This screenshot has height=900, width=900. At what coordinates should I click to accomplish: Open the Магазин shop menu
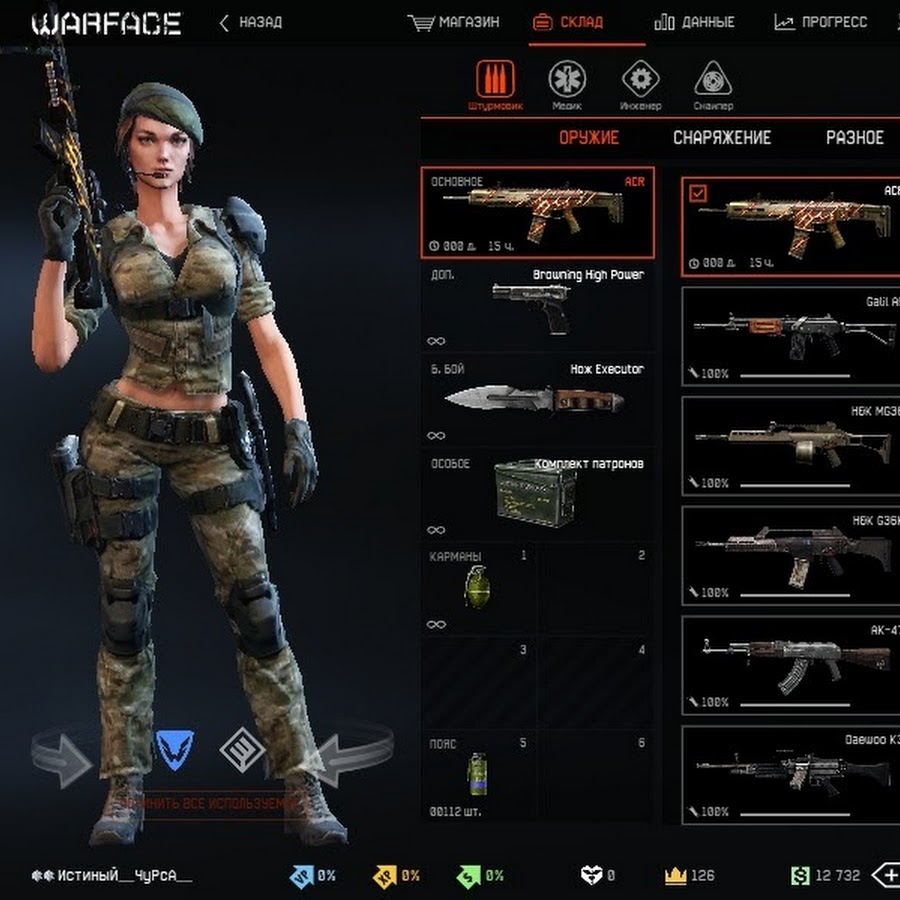click(455, 22)
